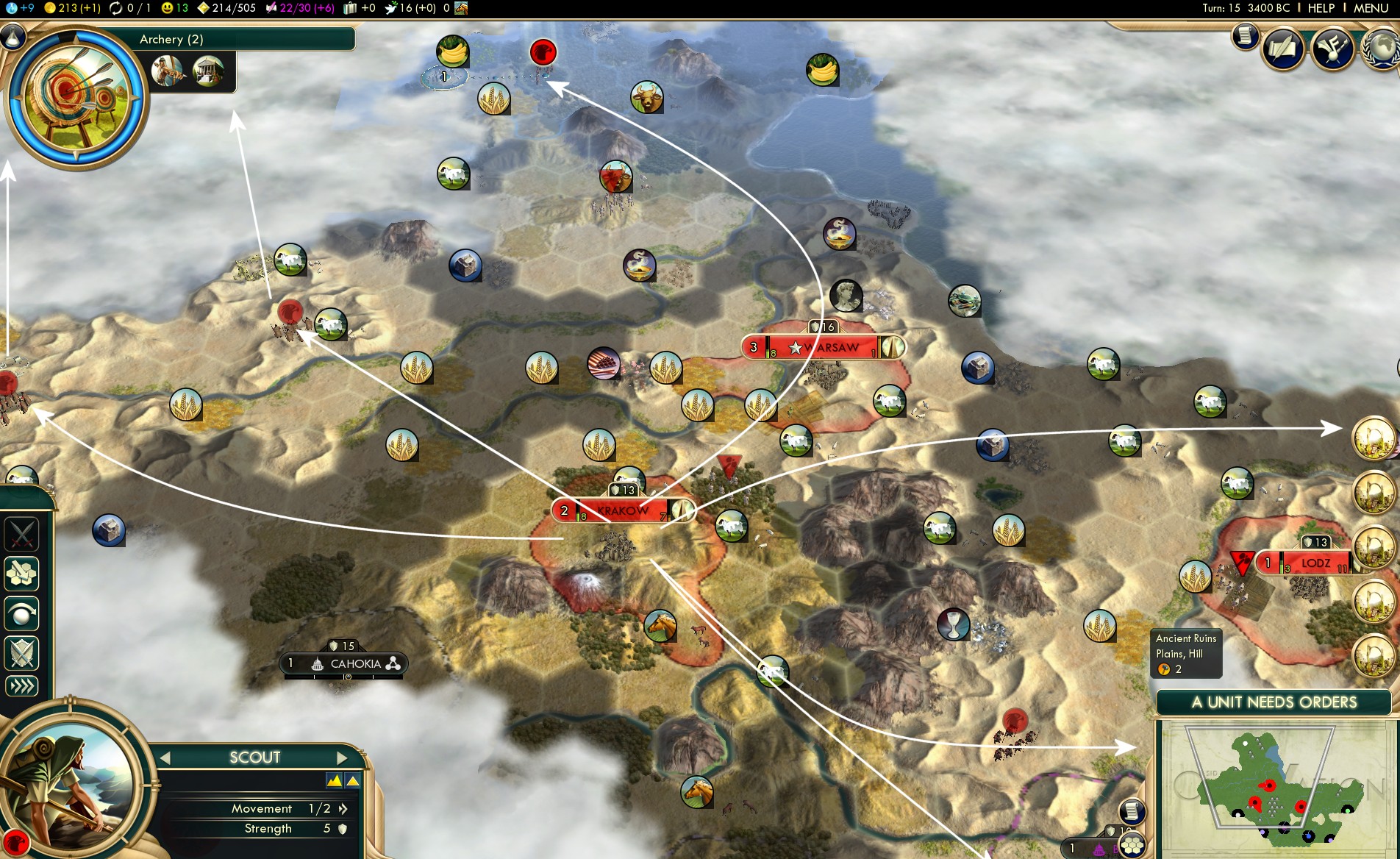This screenshot has width=1400, height=859.
Task: Open the music note and brush button
Action: coord(1332,49)
